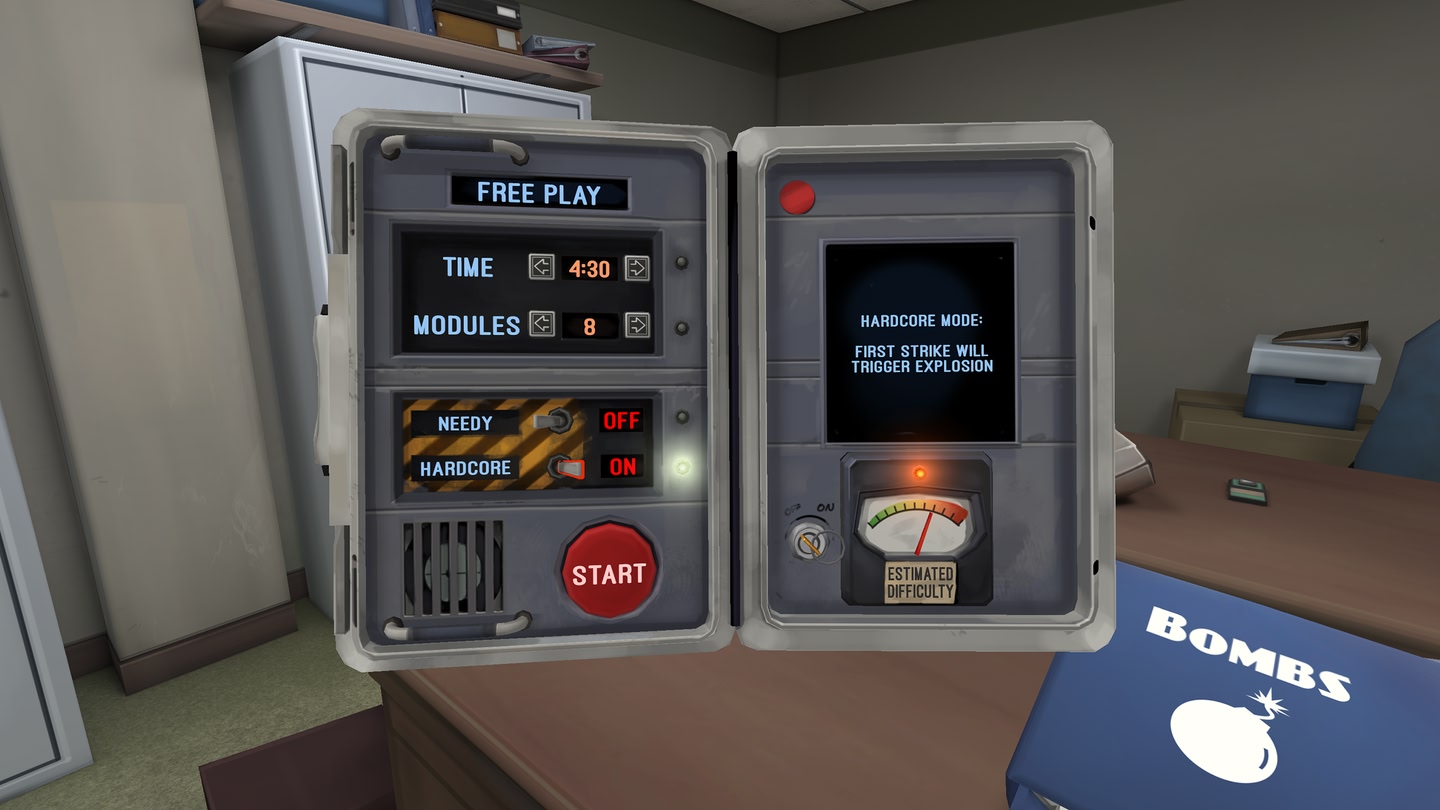Select the FREE PLAY mode header
Image resolution: width=1440 pixels, height=810 pixels.
coord(540,194)
